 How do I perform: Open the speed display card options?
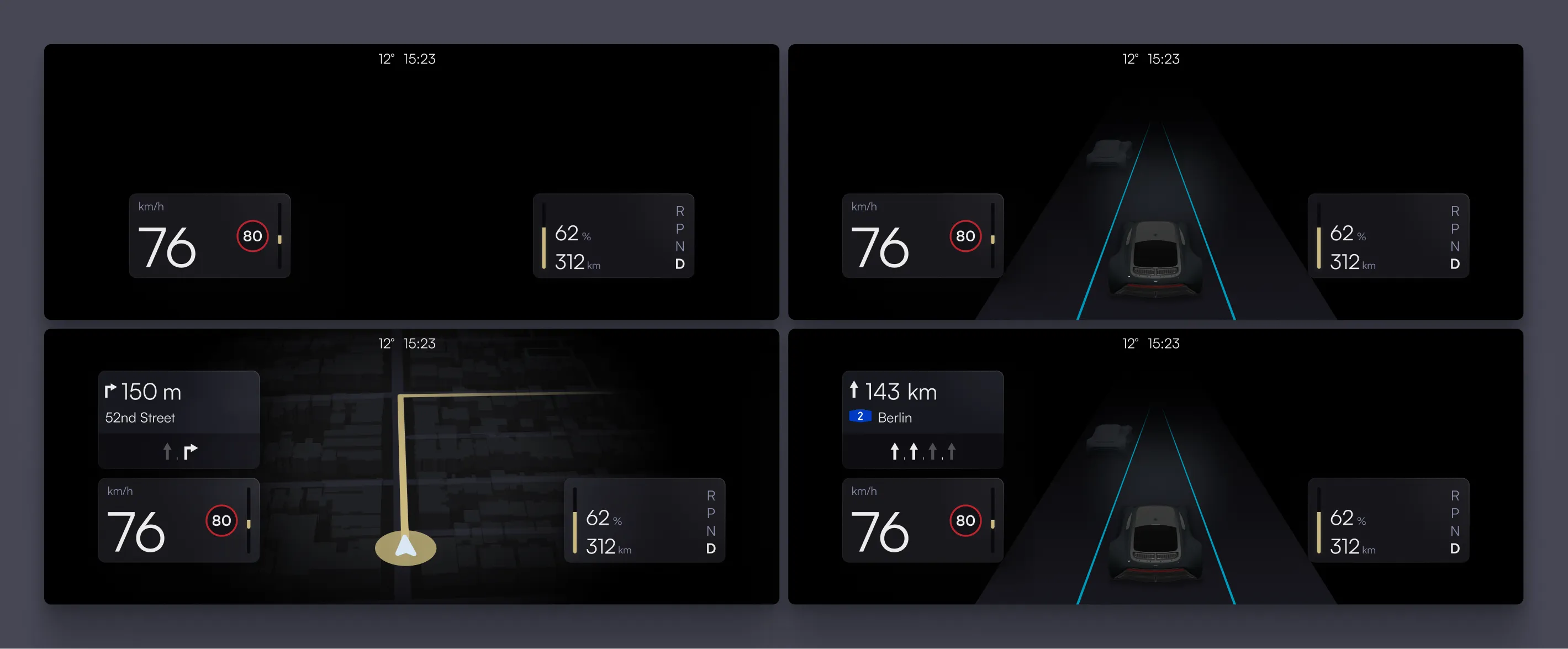coord(210,236)
